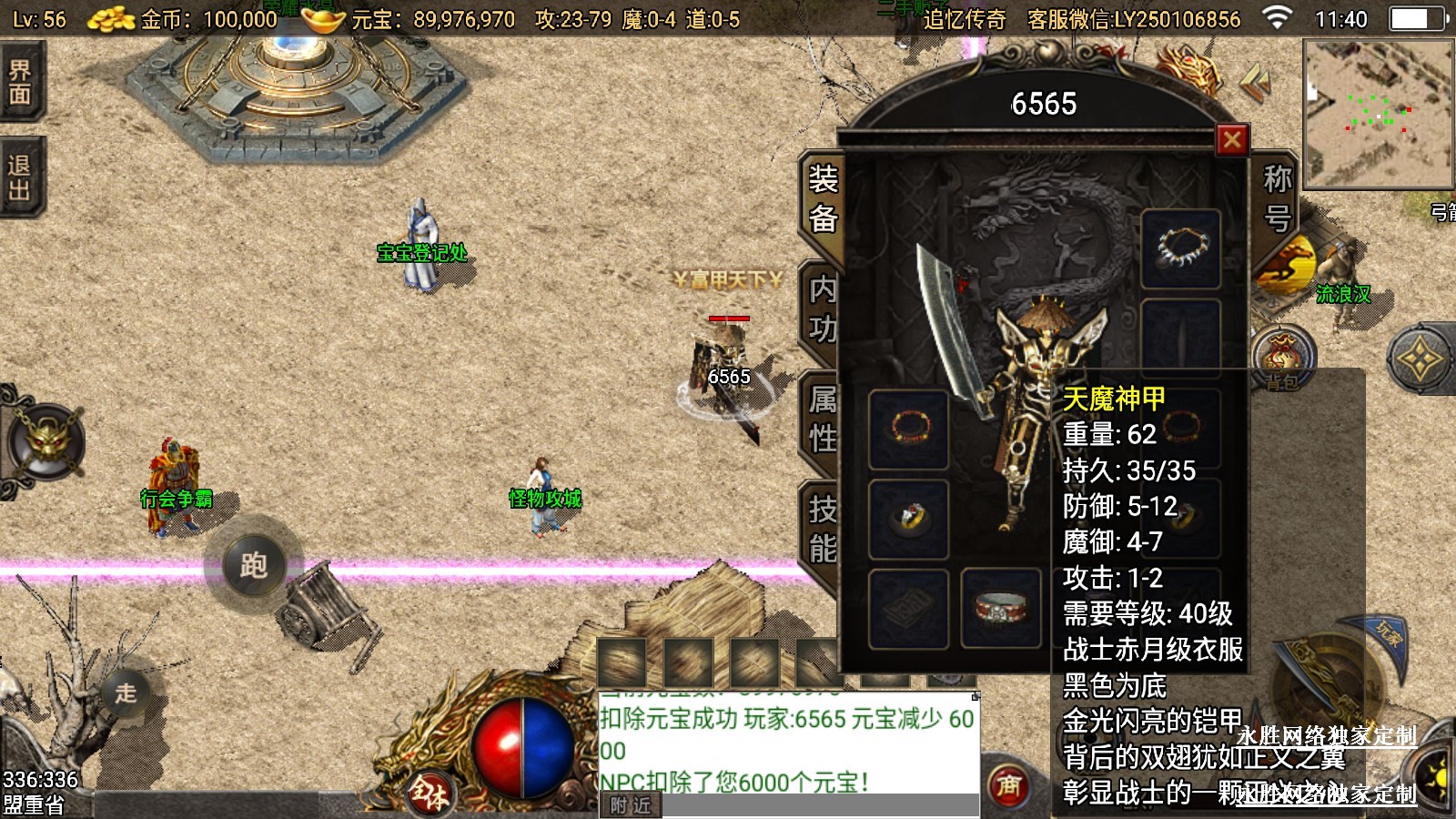This screenshot has height=819, width=1456.
Task: Show the 属性 attributes tab
Action: click(823, 419)
